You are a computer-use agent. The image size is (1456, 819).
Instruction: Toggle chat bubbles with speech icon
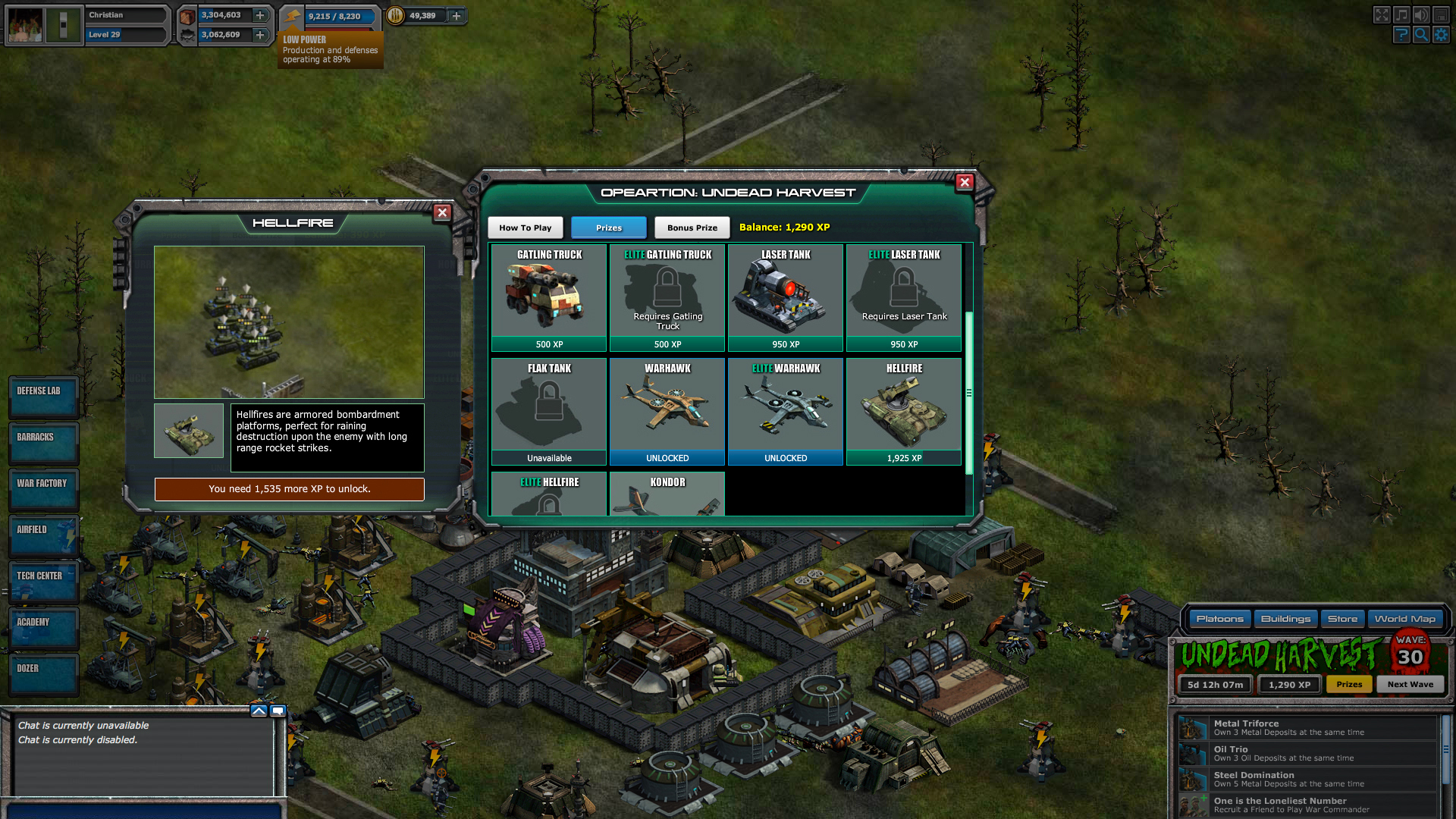[277, 711]
